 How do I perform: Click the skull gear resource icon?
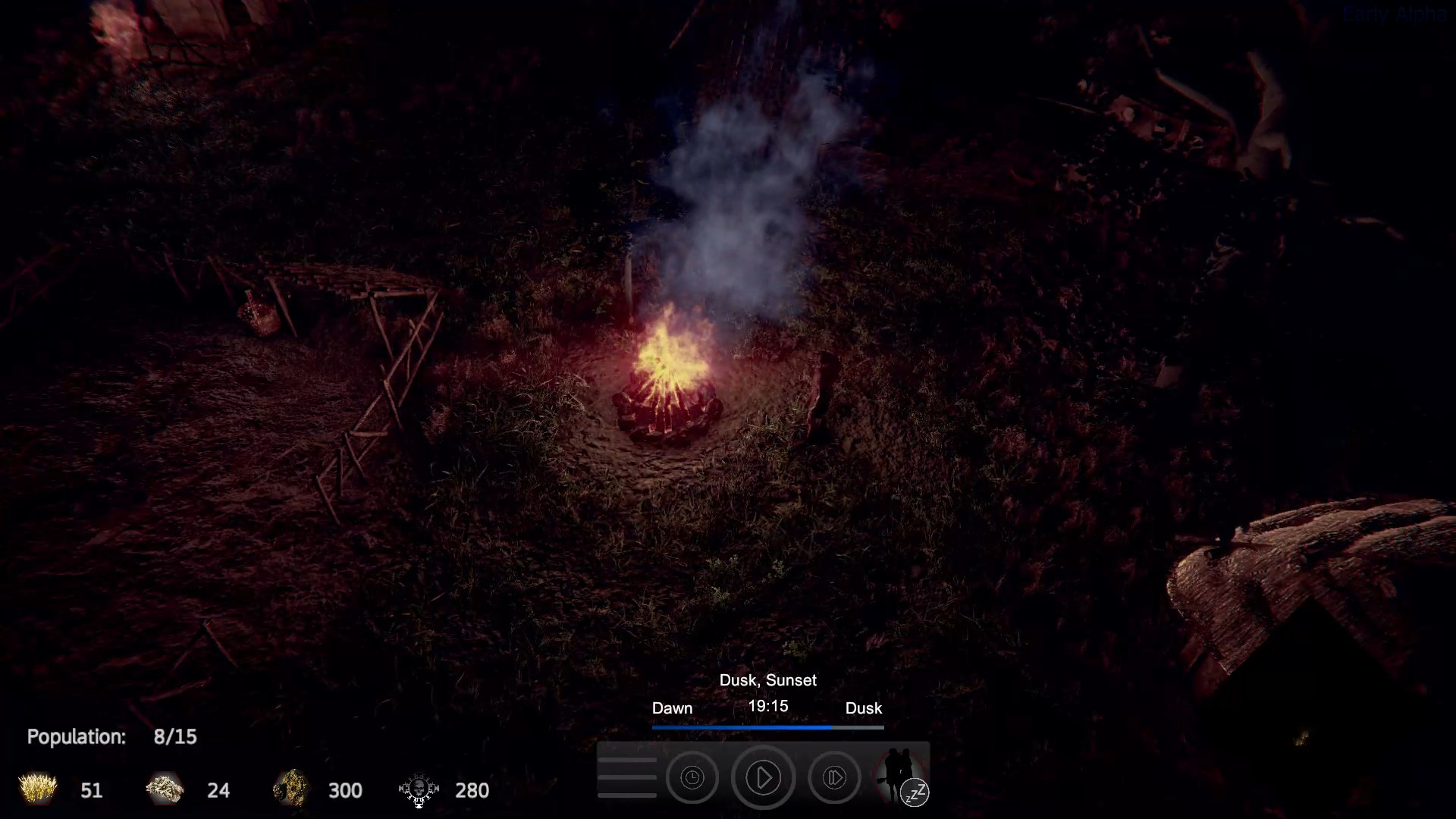[418, 789]
